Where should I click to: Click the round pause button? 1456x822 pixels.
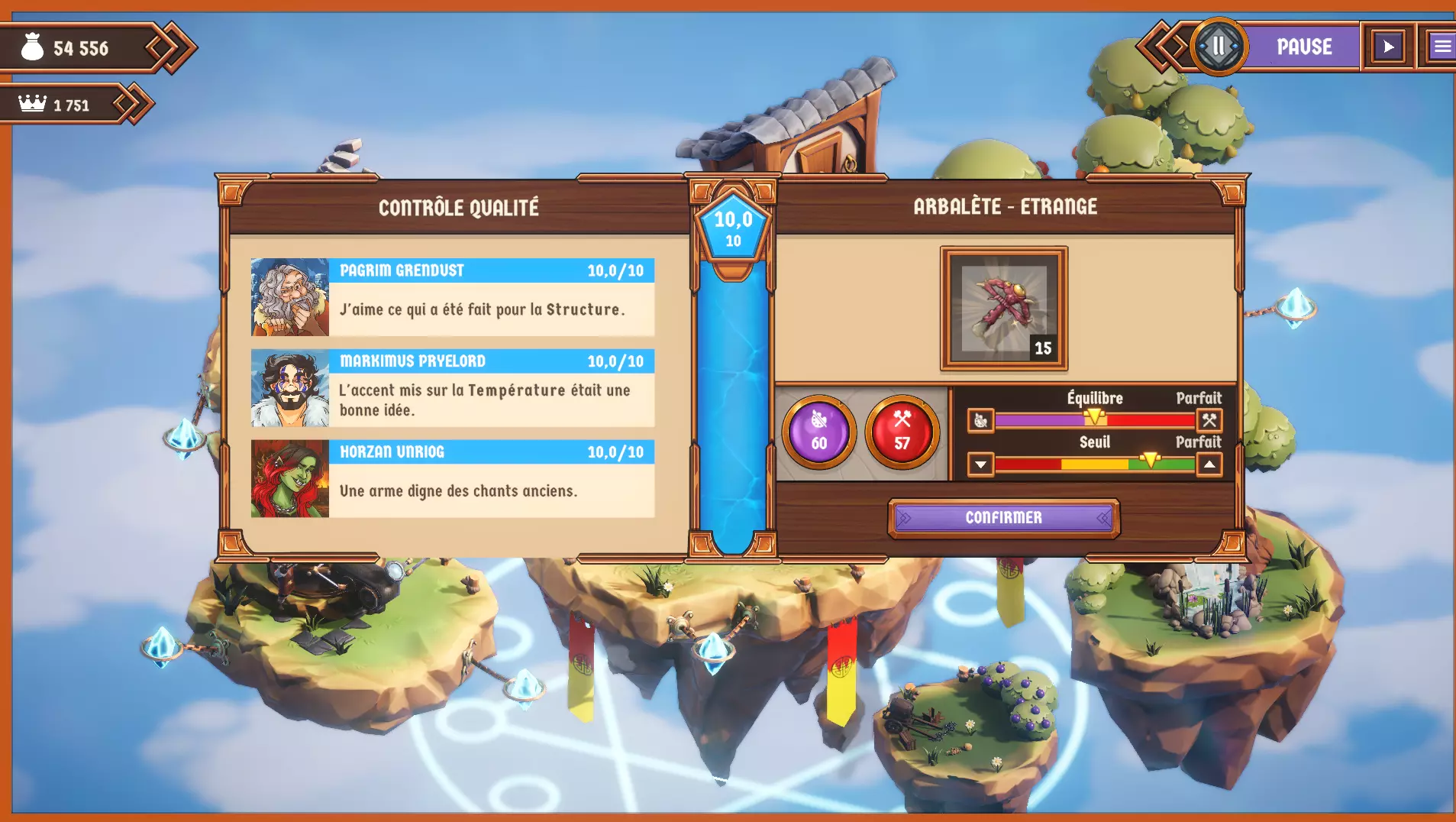pos(1219,47)
